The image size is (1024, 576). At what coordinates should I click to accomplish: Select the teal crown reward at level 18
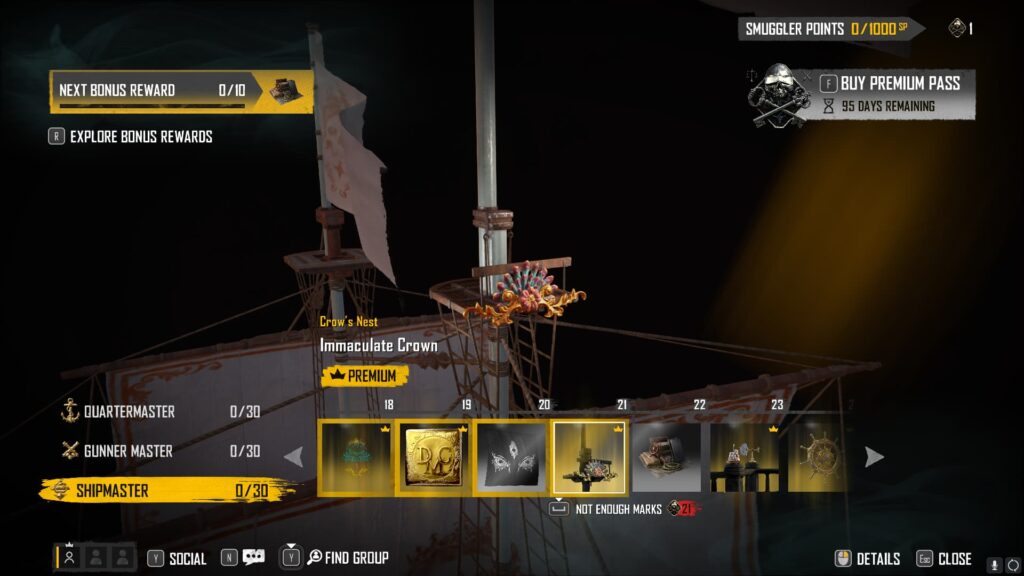point(355,457)
